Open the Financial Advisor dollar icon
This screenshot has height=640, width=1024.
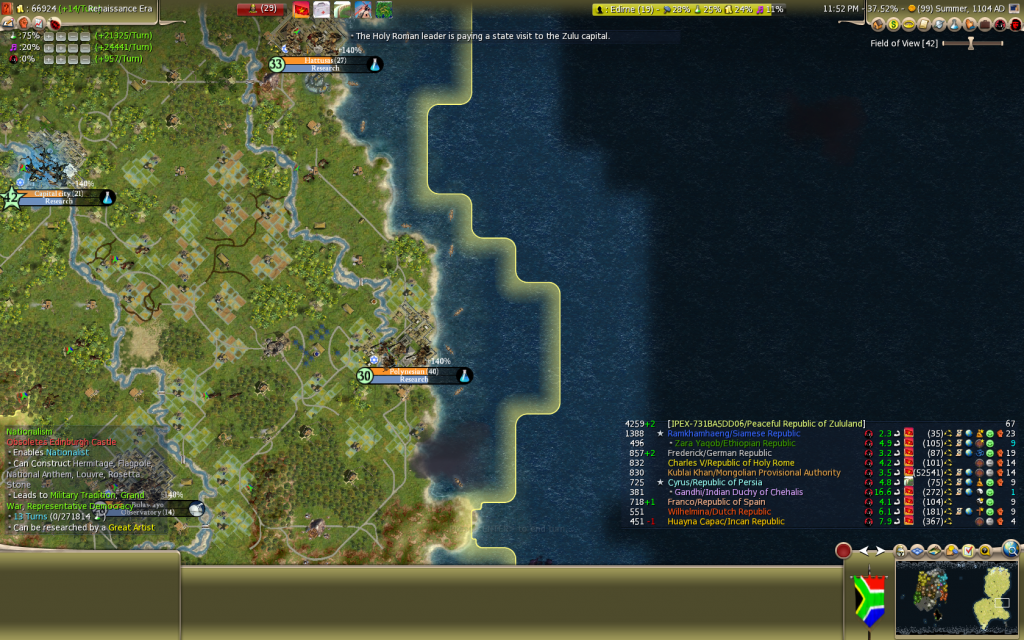tap(895, 24)
